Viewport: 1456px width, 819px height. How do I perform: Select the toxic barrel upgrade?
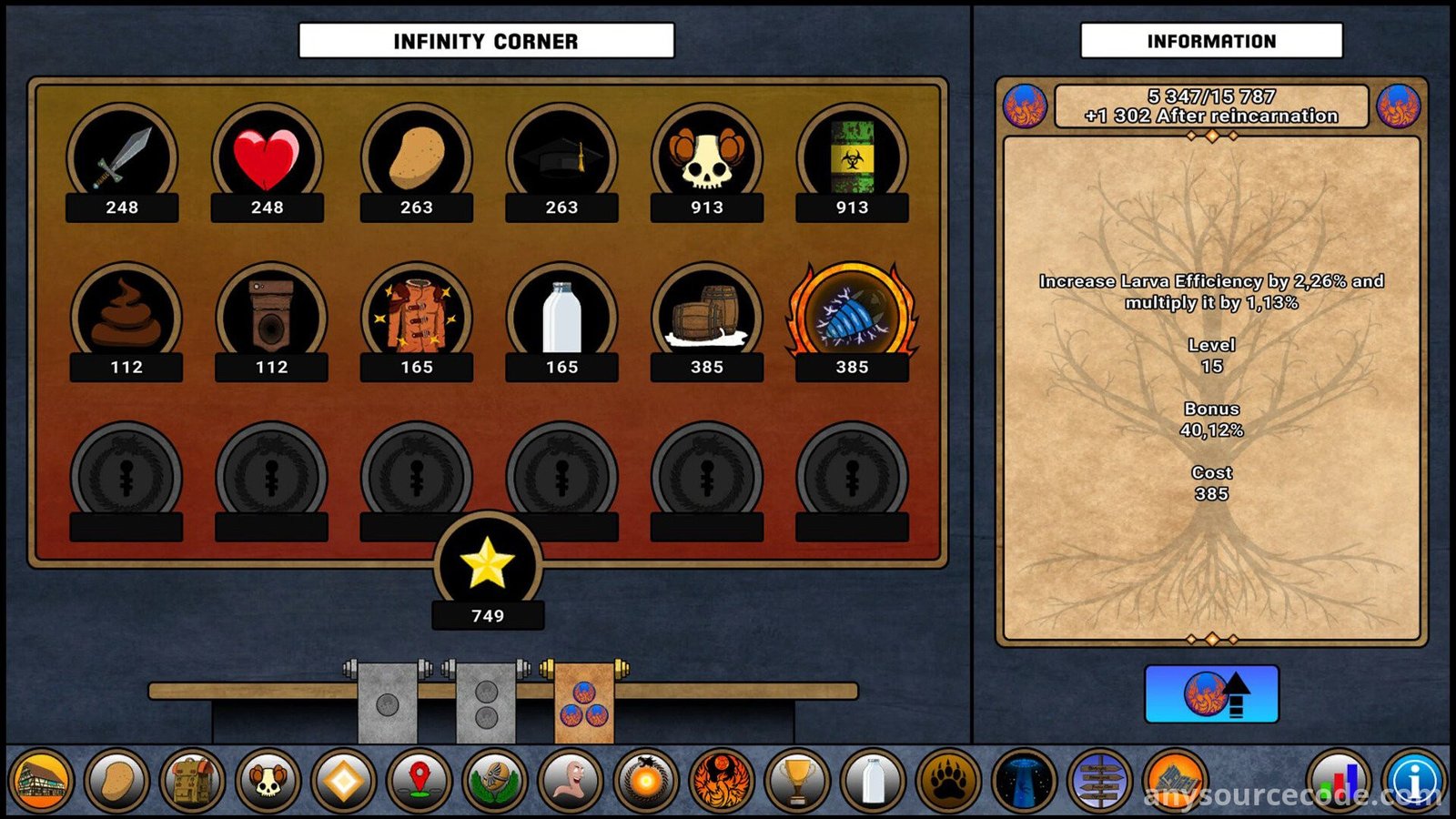[852, 159]
